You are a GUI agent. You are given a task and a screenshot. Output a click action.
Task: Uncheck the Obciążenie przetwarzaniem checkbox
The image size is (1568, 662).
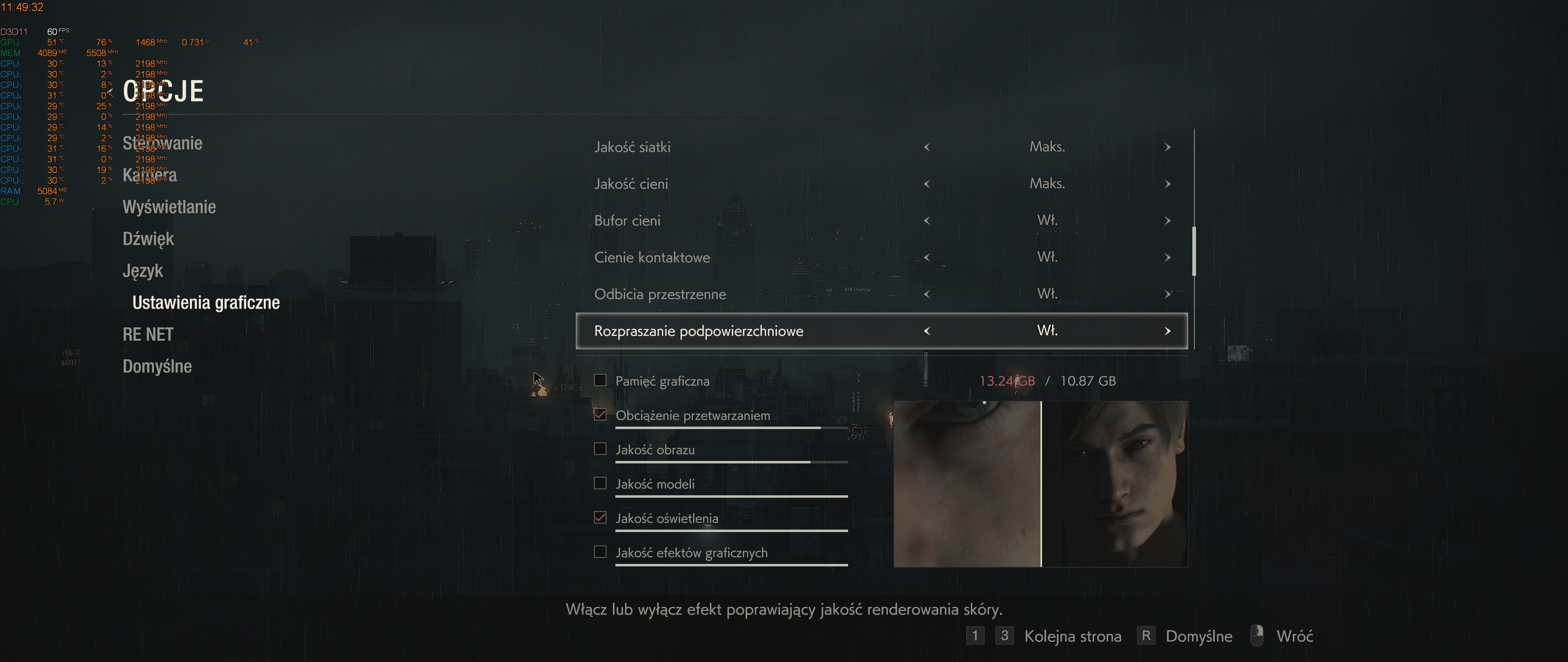600,415
